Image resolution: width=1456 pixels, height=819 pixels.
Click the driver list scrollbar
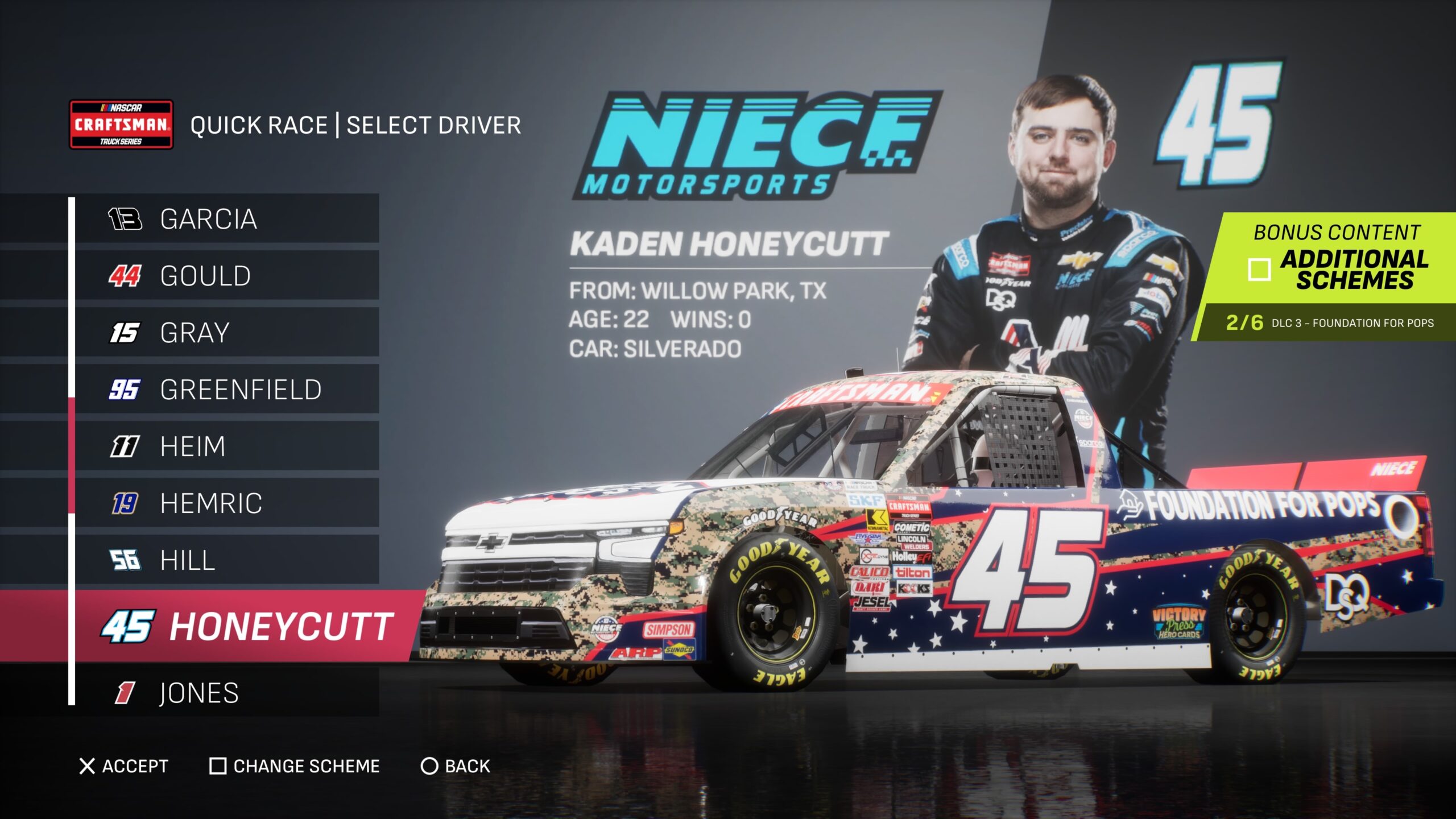[x=72, y=455]
